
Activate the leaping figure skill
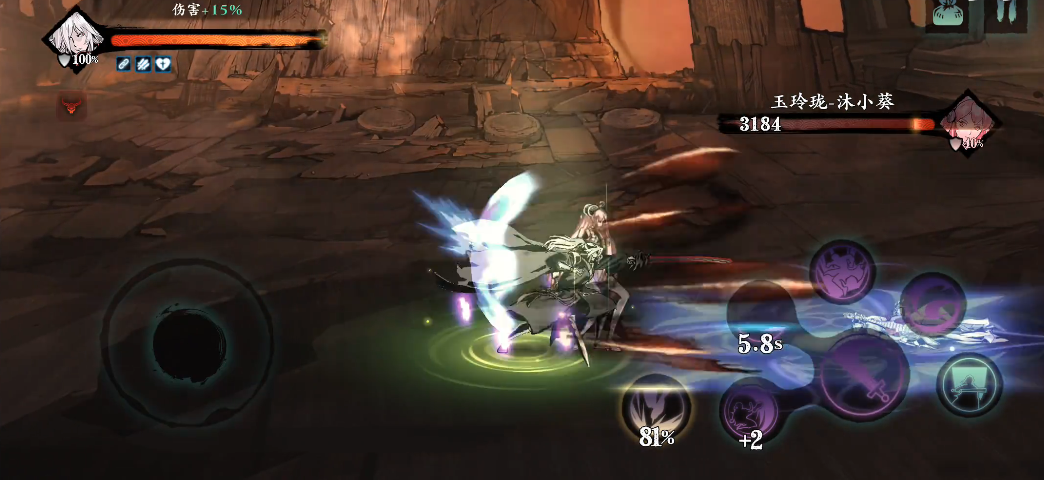(x=843, y=271)
